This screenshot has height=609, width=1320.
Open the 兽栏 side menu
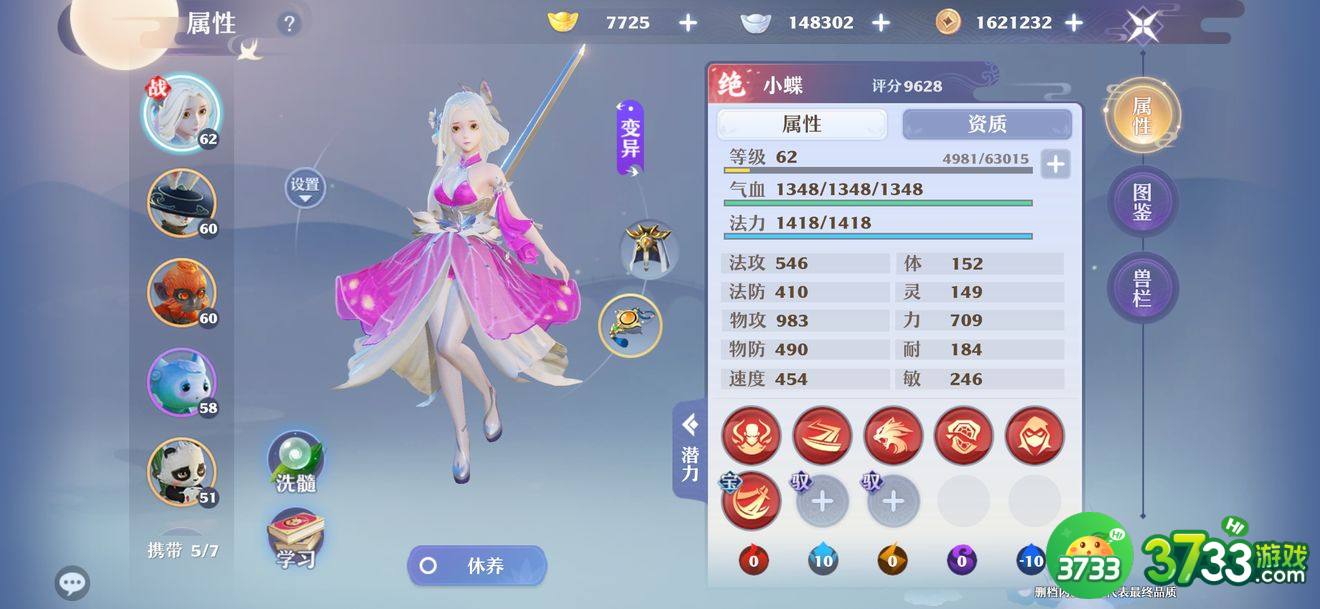(1142, 288)
